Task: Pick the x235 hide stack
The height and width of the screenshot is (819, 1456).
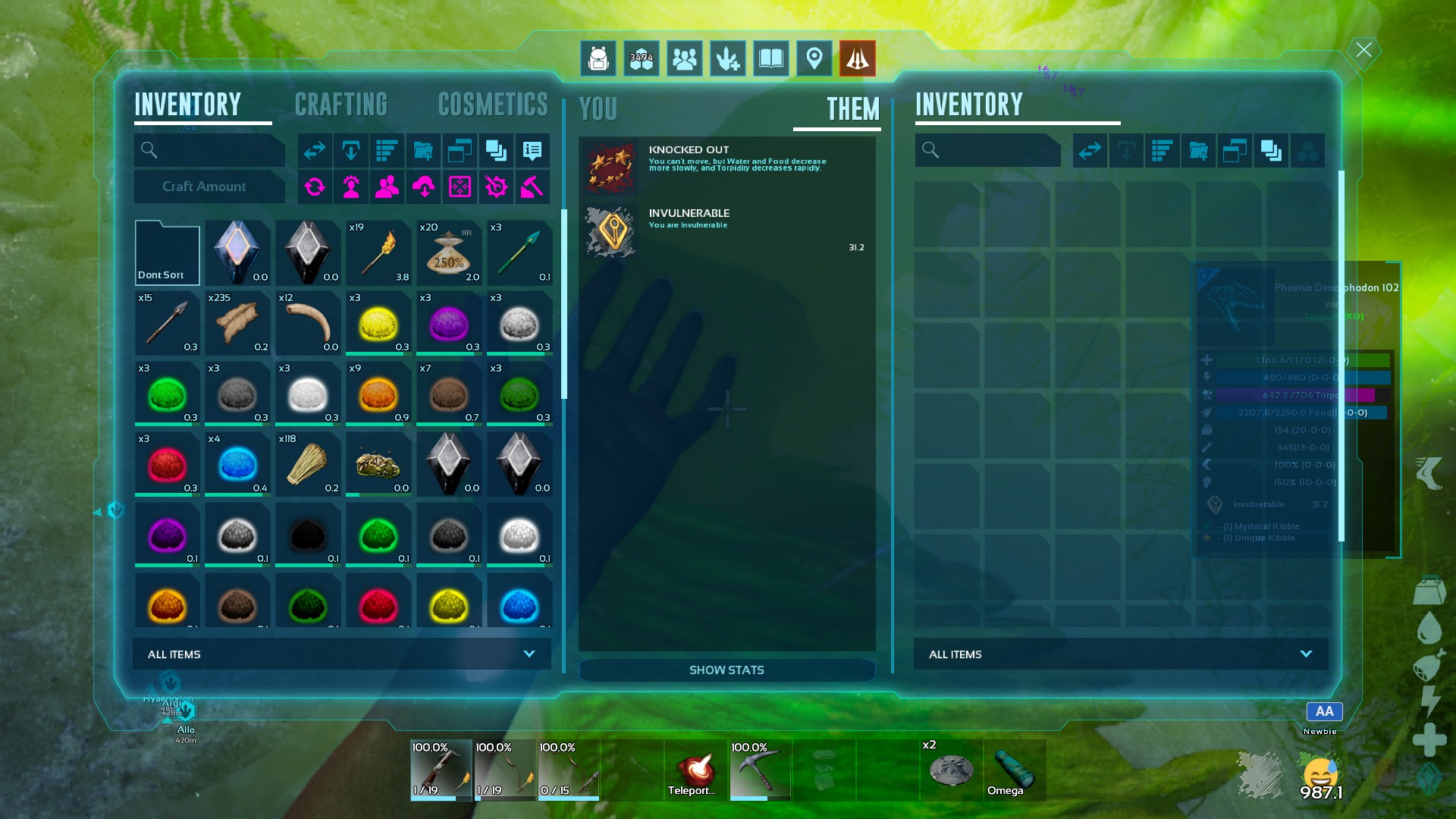Action: click(x=237, y=324)
